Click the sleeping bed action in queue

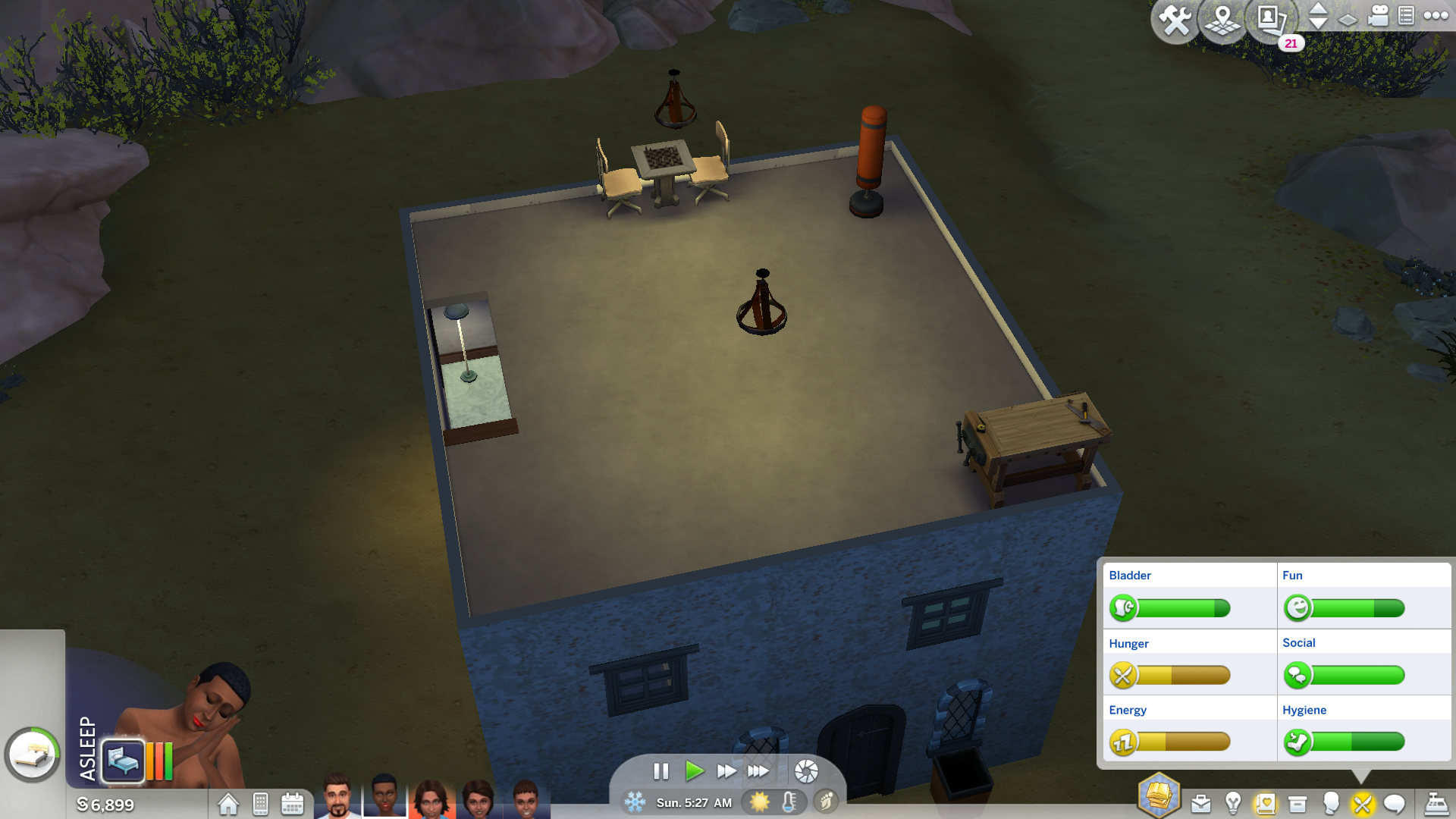123,760
